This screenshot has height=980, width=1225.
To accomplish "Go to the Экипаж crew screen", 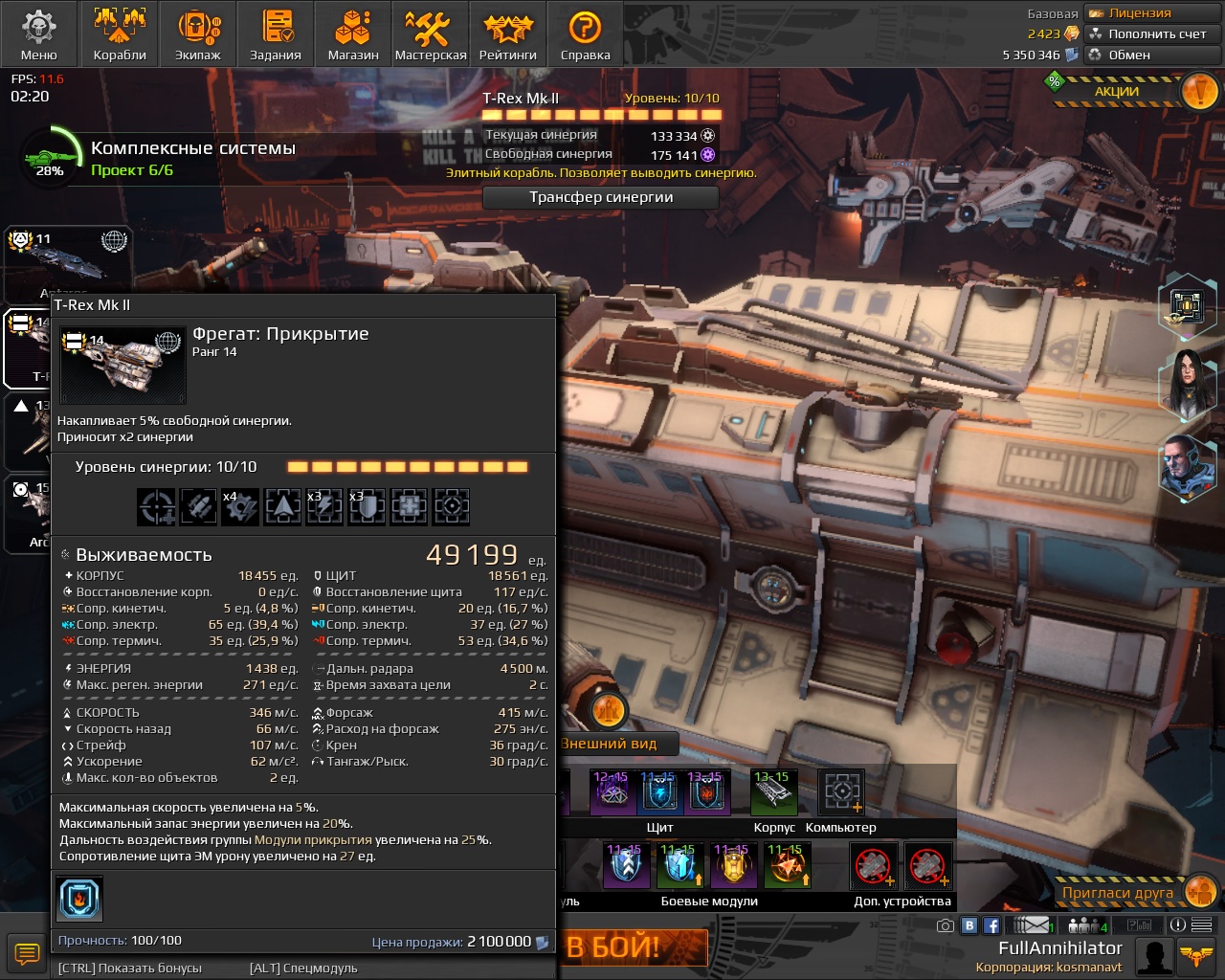I will click(198, 34).
